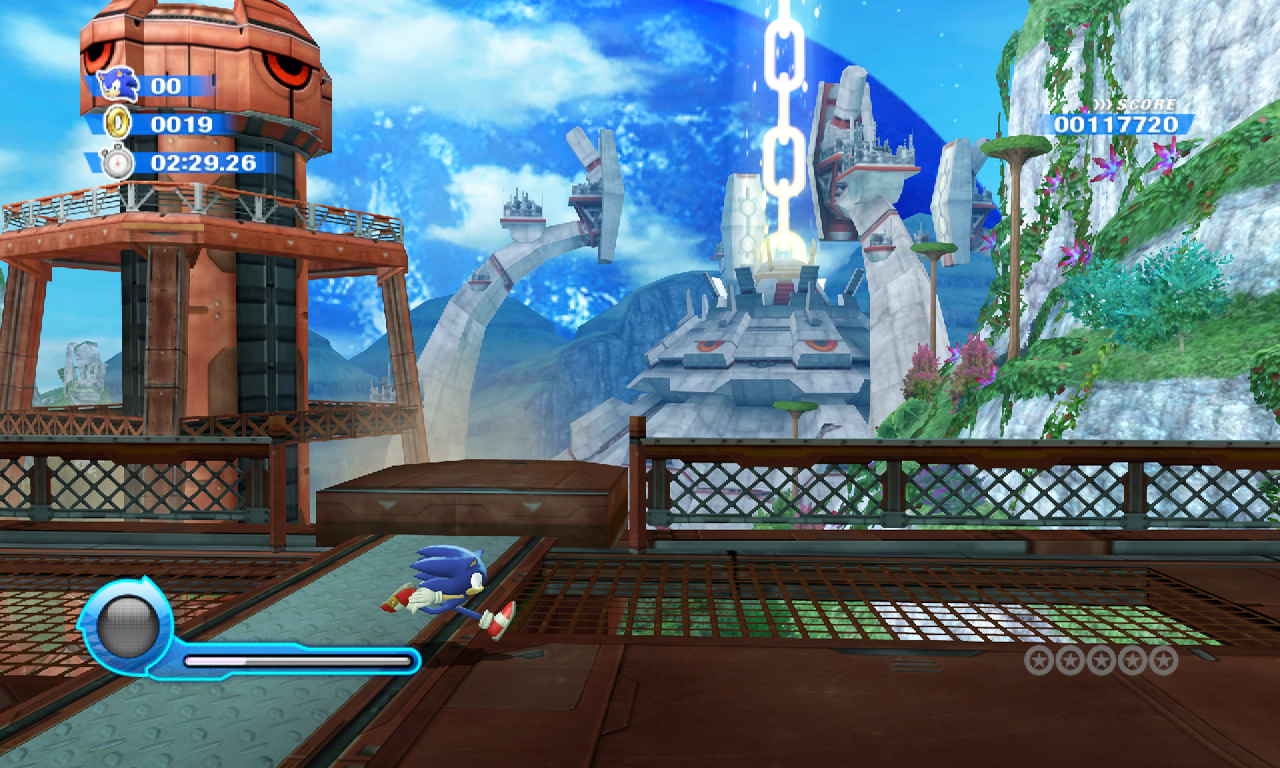Click the Sonic head lives icon
The image size is (1280, 768).
tap(119, 85)
